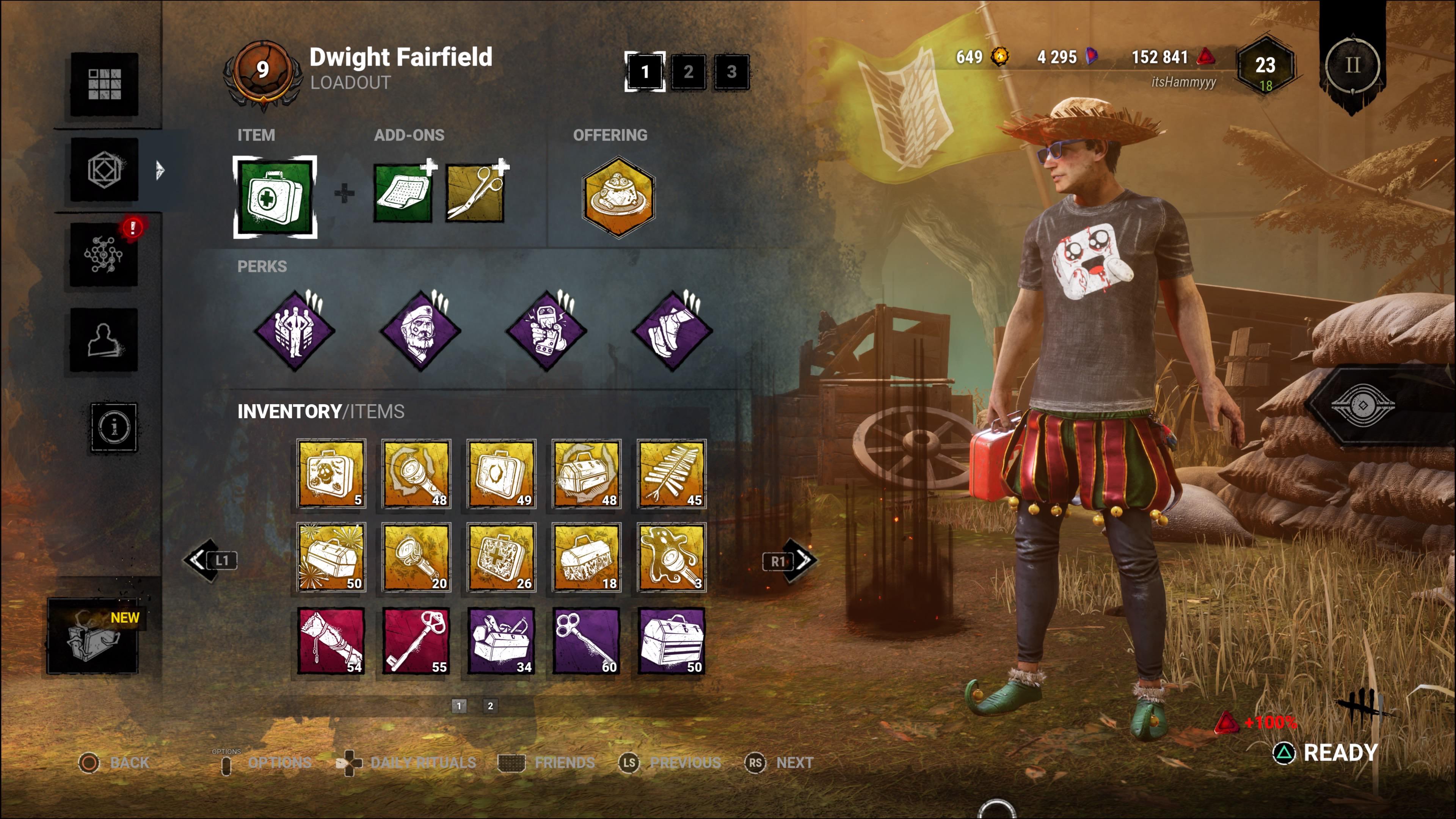Select the purple toolbox with 50 count
1456x819 pixels.
point(672,641)
